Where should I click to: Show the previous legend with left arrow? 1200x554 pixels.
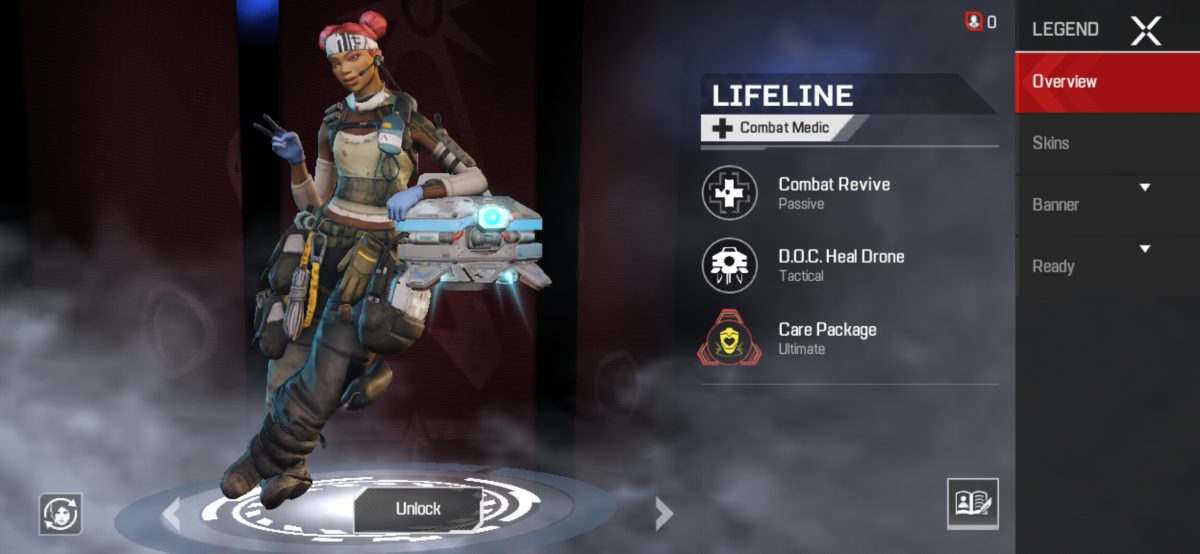[172, 514]
